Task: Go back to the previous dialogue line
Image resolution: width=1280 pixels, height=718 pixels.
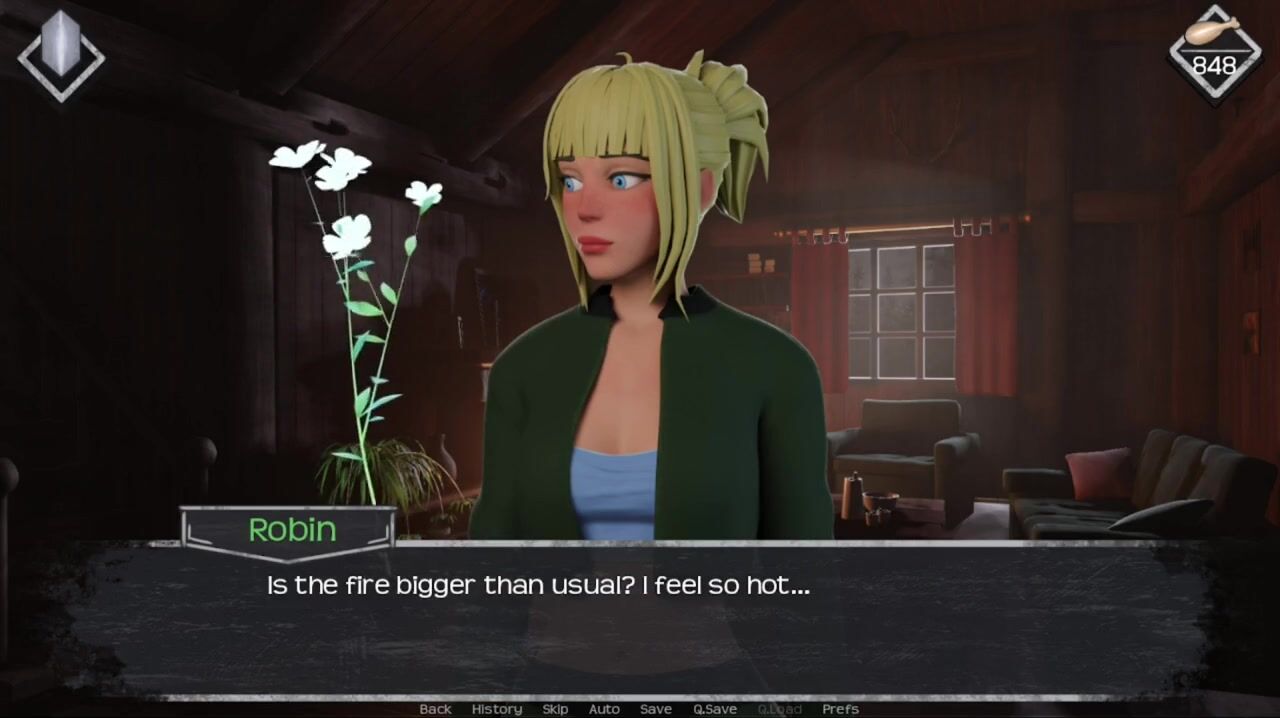Action: click(435, 709)
